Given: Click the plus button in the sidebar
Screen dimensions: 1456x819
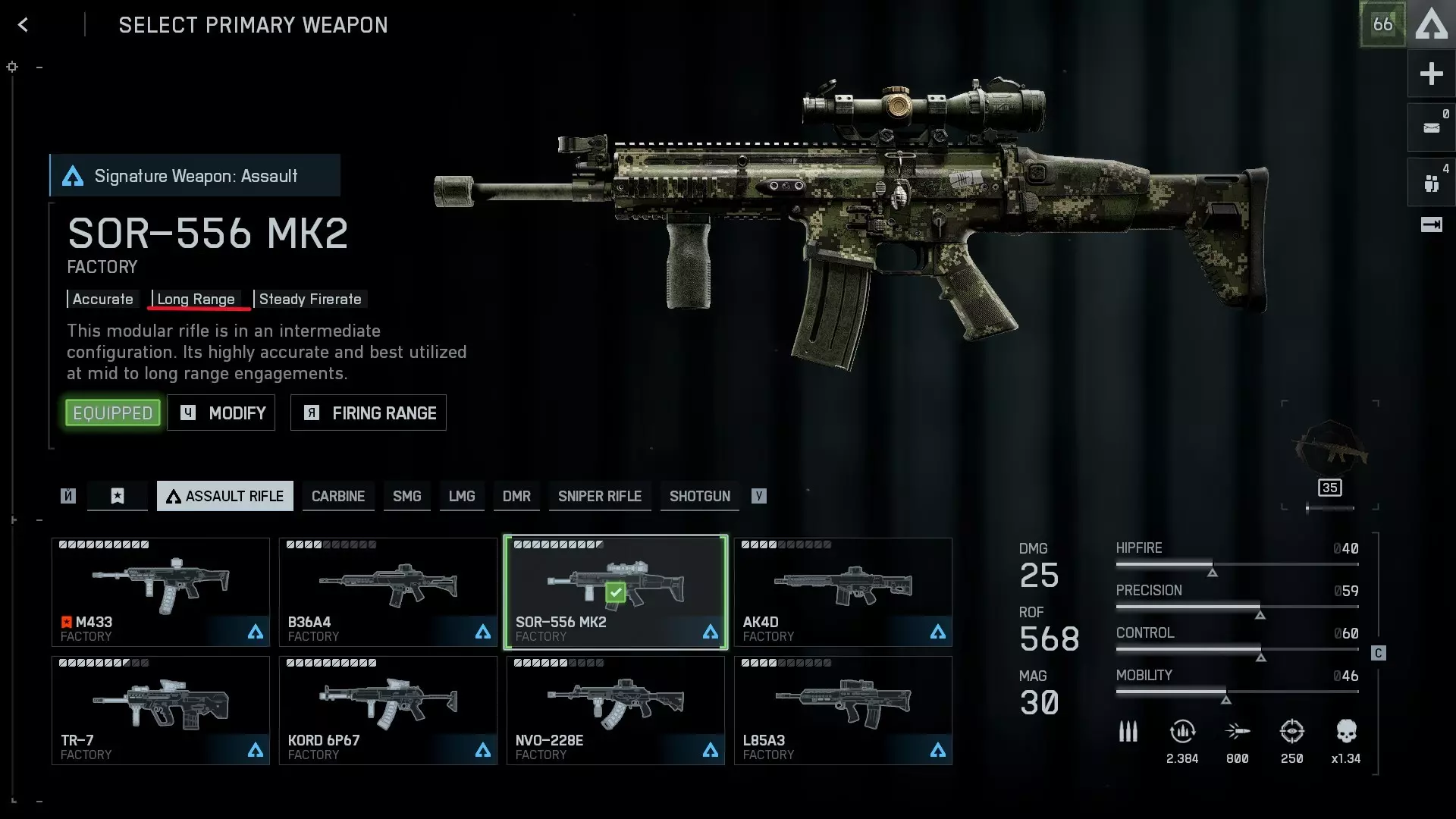Looking at the screenshot, I should 1431,74.
